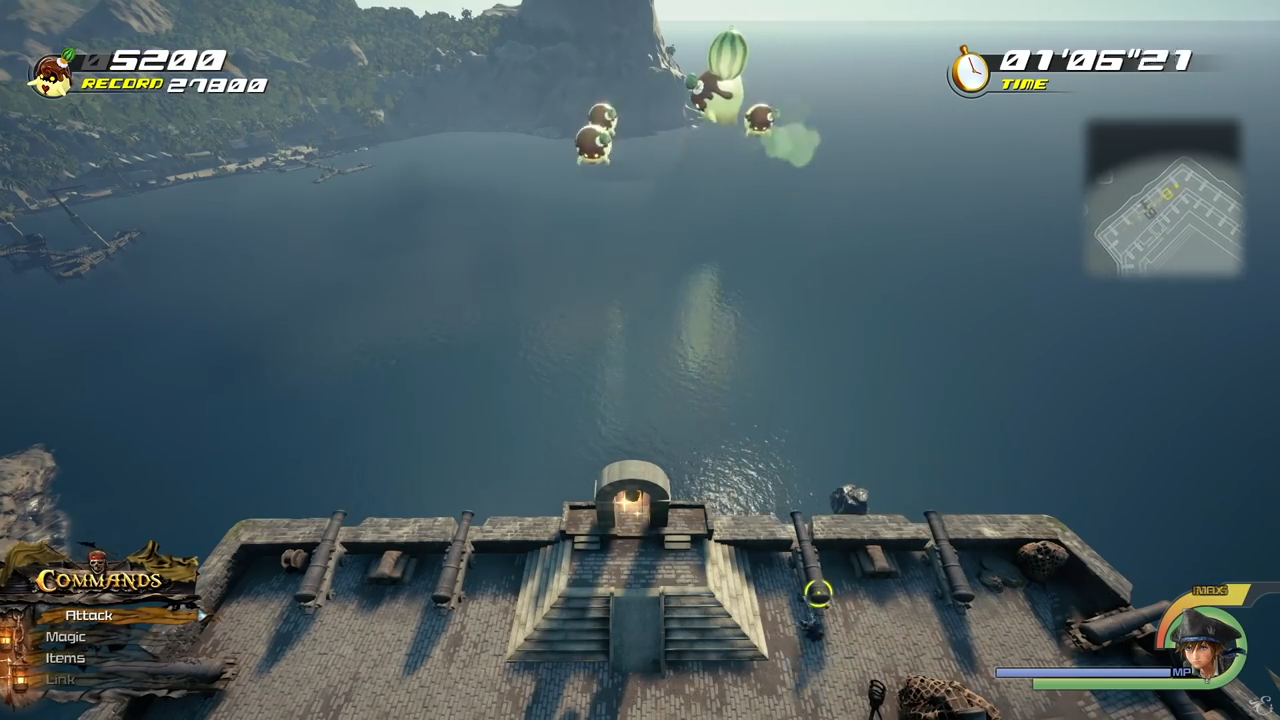Click the signature flourish below the portrait
The height and width of the screenshot is (720, 1280).
tap(1261, 704)
